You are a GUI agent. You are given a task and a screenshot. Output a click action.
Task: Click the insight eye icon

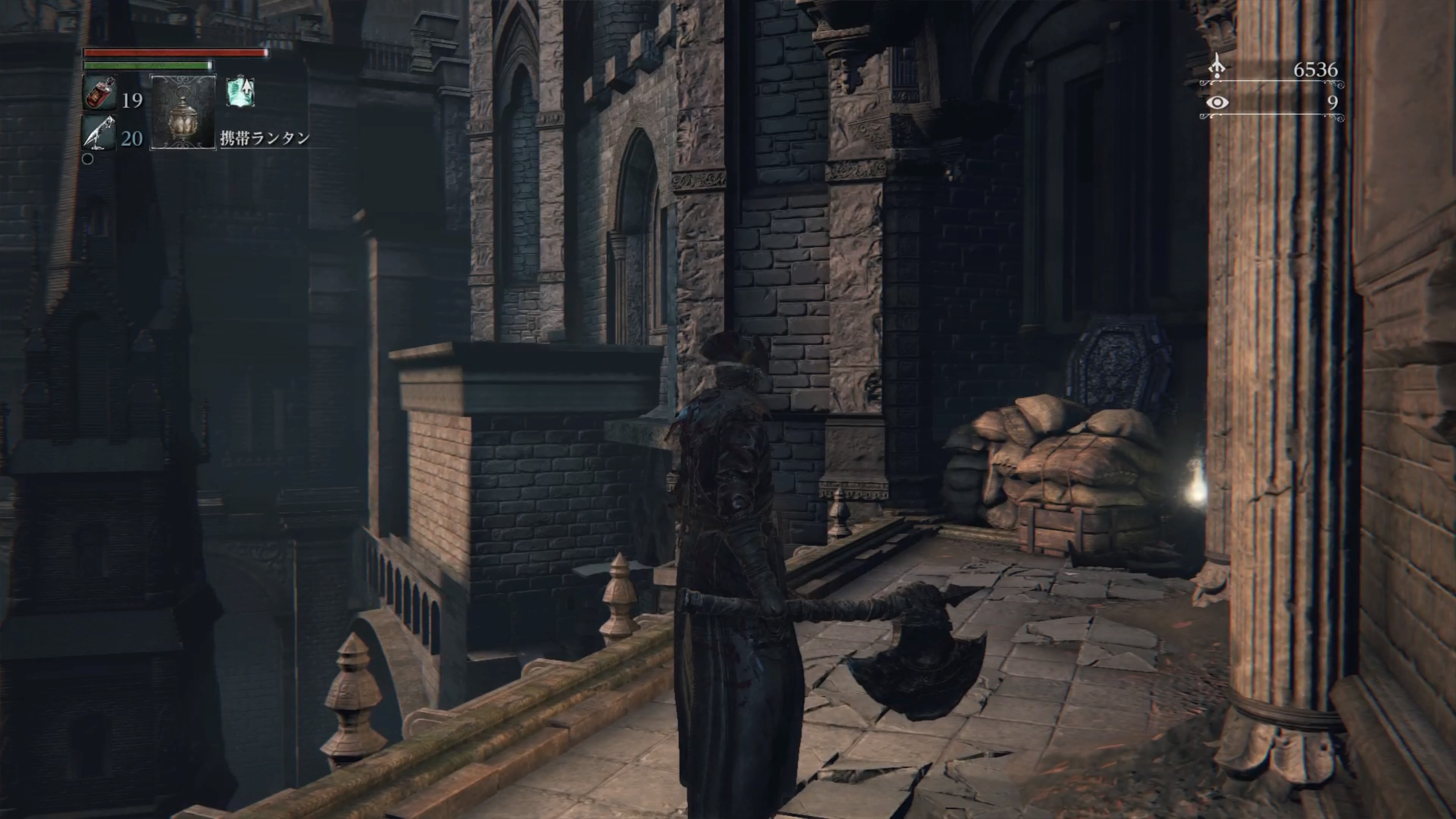(x=1218, y=102)
